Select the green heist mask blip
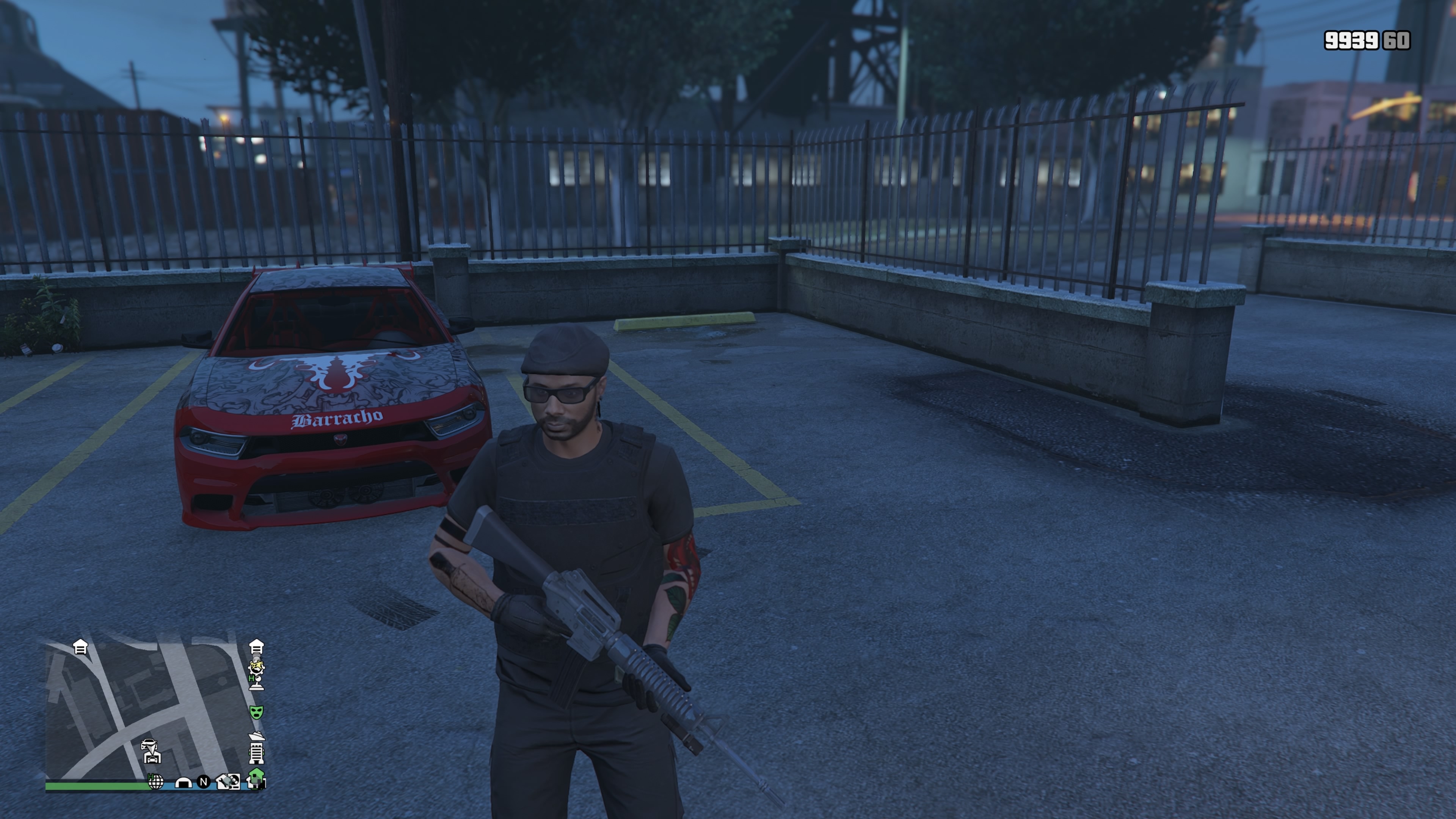Screen dimensions: 1456x819 coord(257,712)
